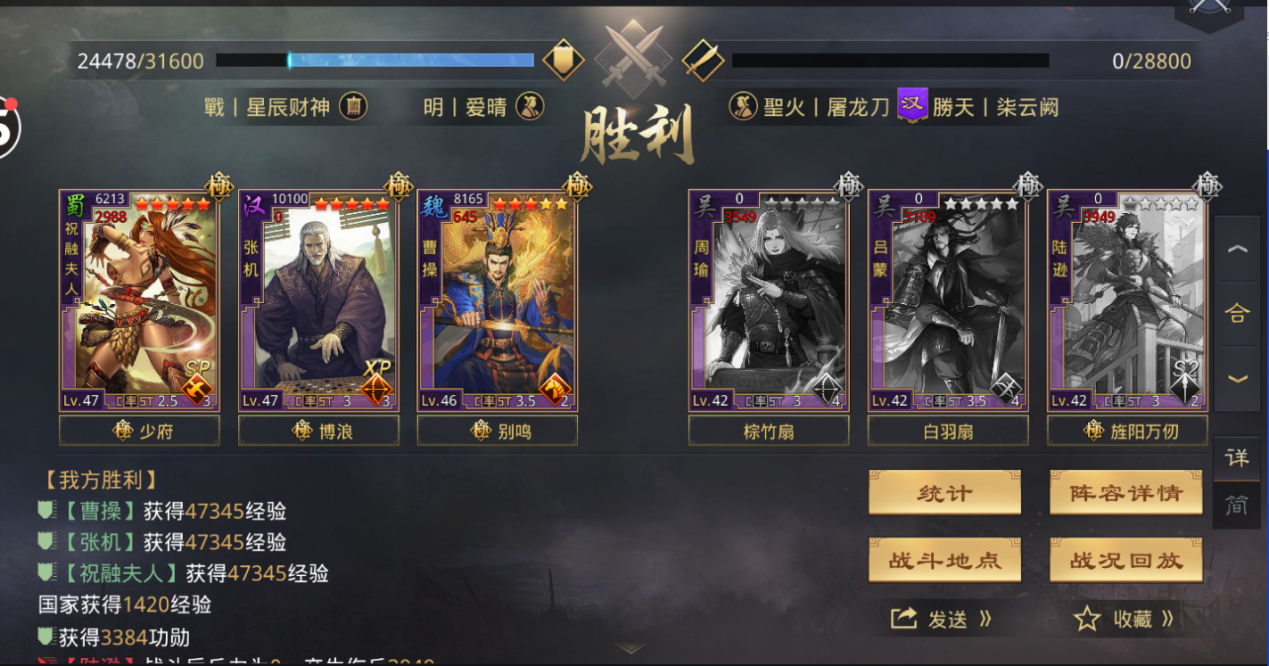Select the enemy 陆逊 hero card
Image resolution: width=1269 pixels, height=666 pixels.
1127,300
